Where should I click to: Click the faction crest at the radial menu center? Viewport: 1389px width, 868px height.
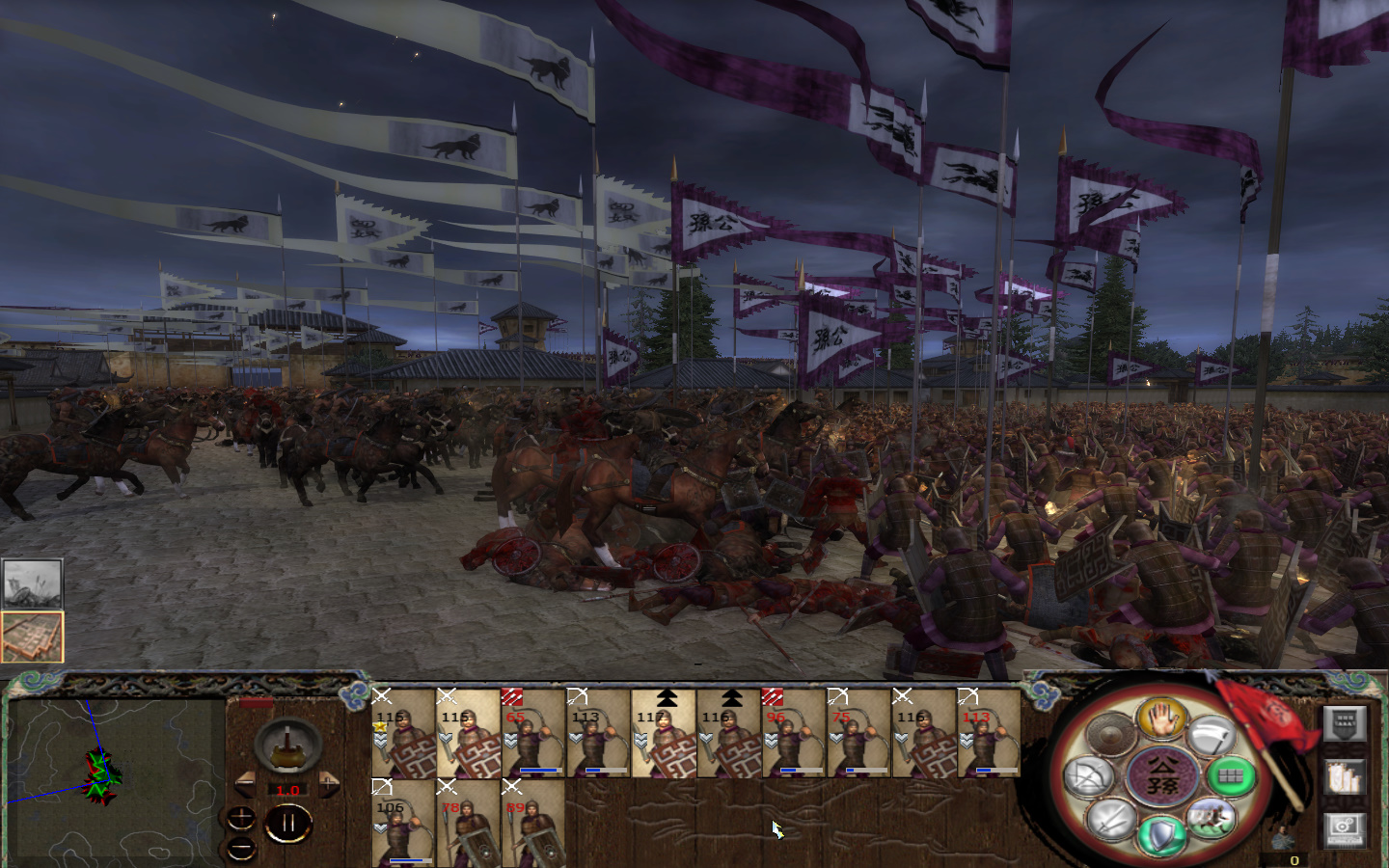point(1162,775)
